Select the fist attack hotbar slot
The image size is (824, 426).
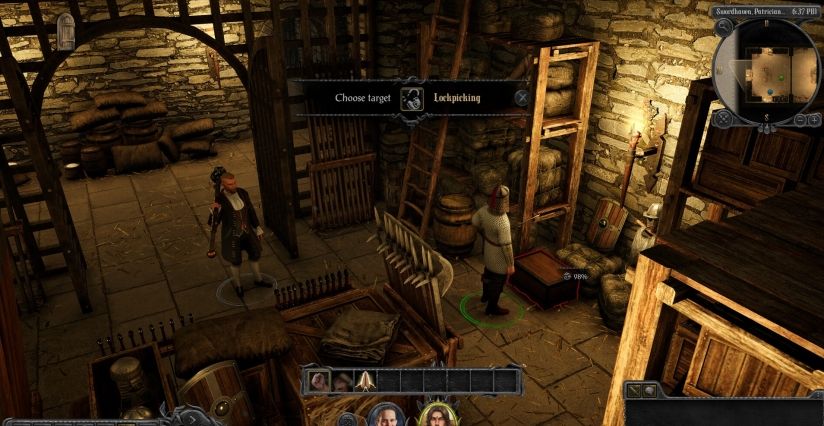[x=321, y=380]
